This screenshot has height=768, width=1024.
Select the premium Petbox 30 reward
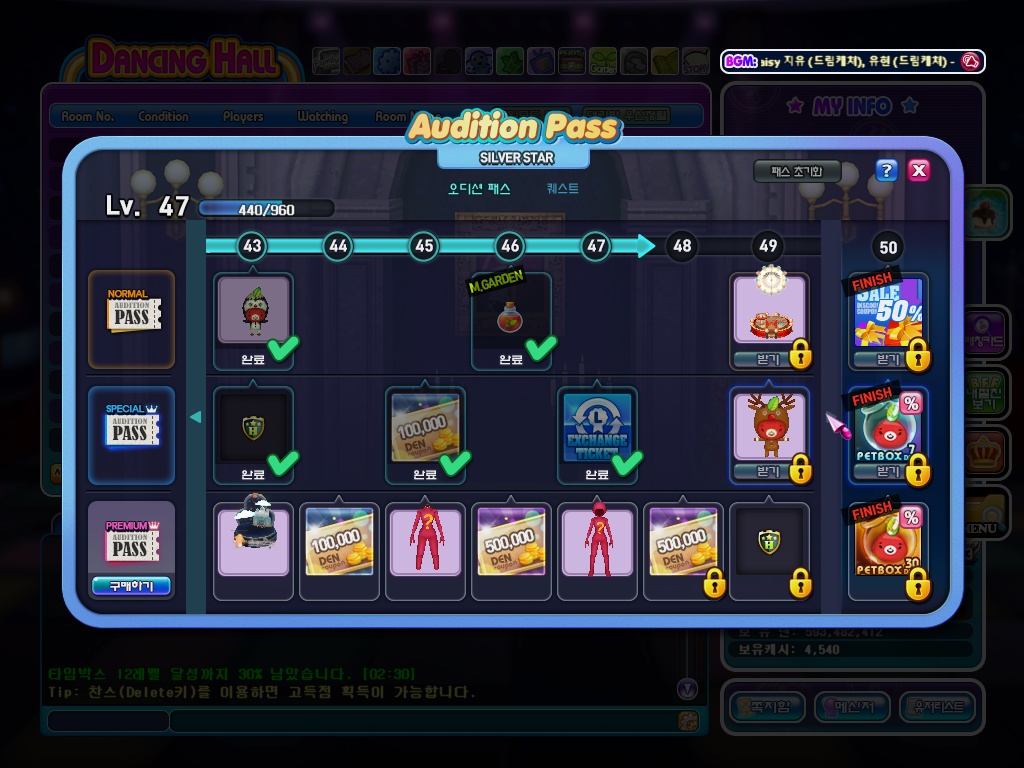coord(887,542)
